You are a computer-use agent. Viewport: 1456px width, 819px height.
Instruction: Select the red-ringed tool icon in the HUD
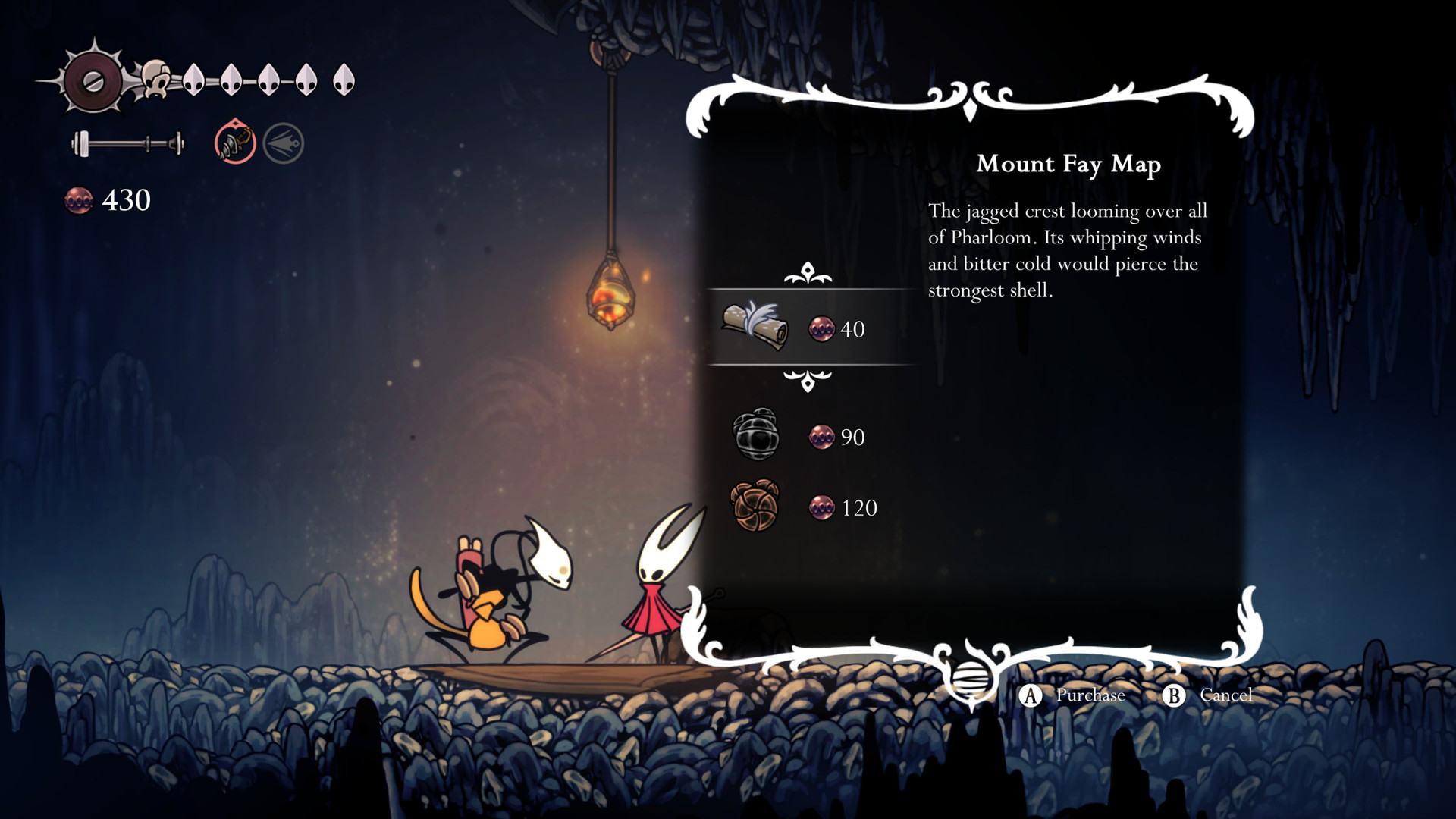(x=235, y=142)
